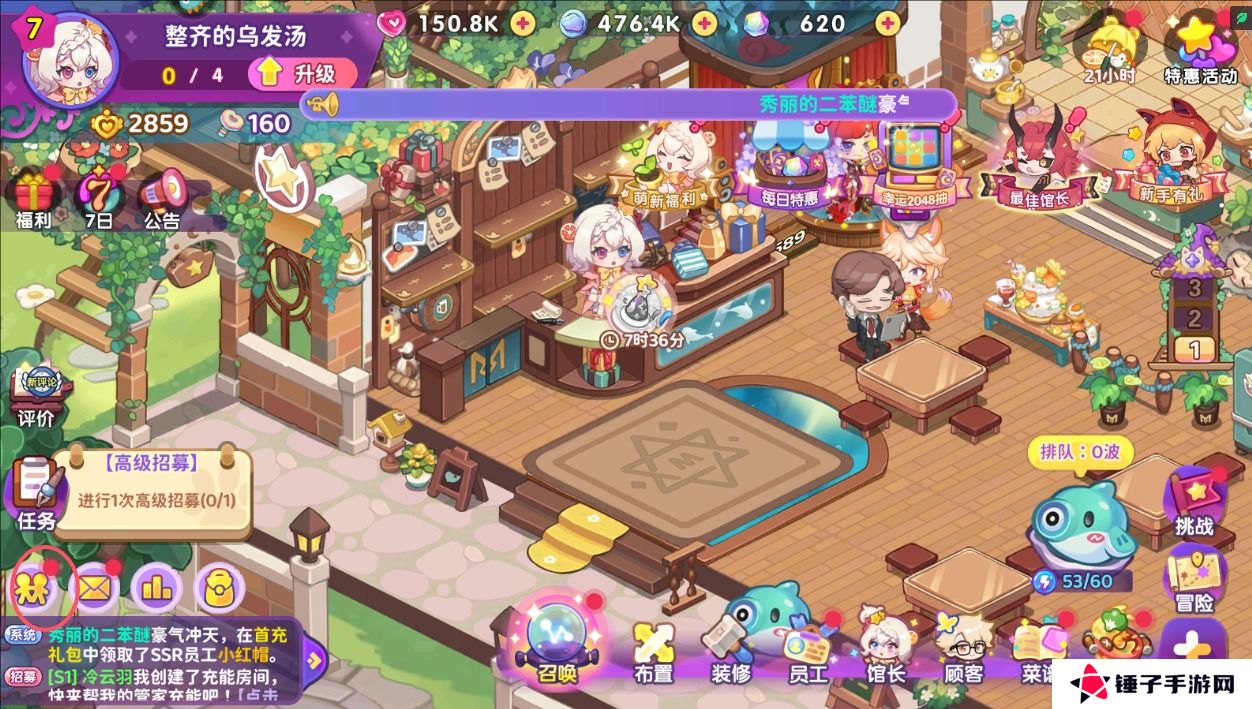
Task: Open the 馆长 curator menu
Action: [885, 650]
